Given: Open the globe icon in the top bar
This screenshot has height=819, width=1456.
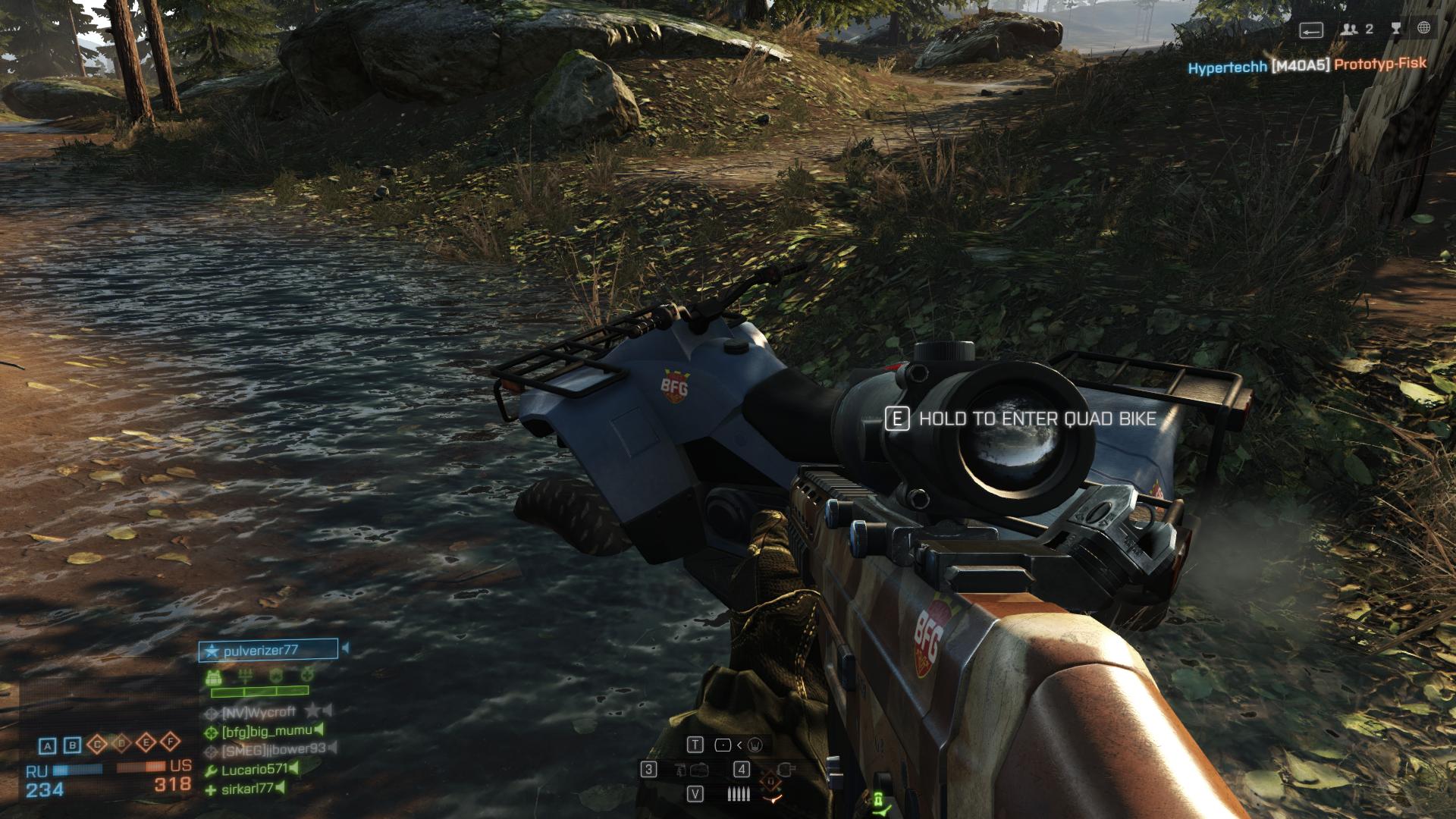Looking at the screenshot, I should 1423,29.
